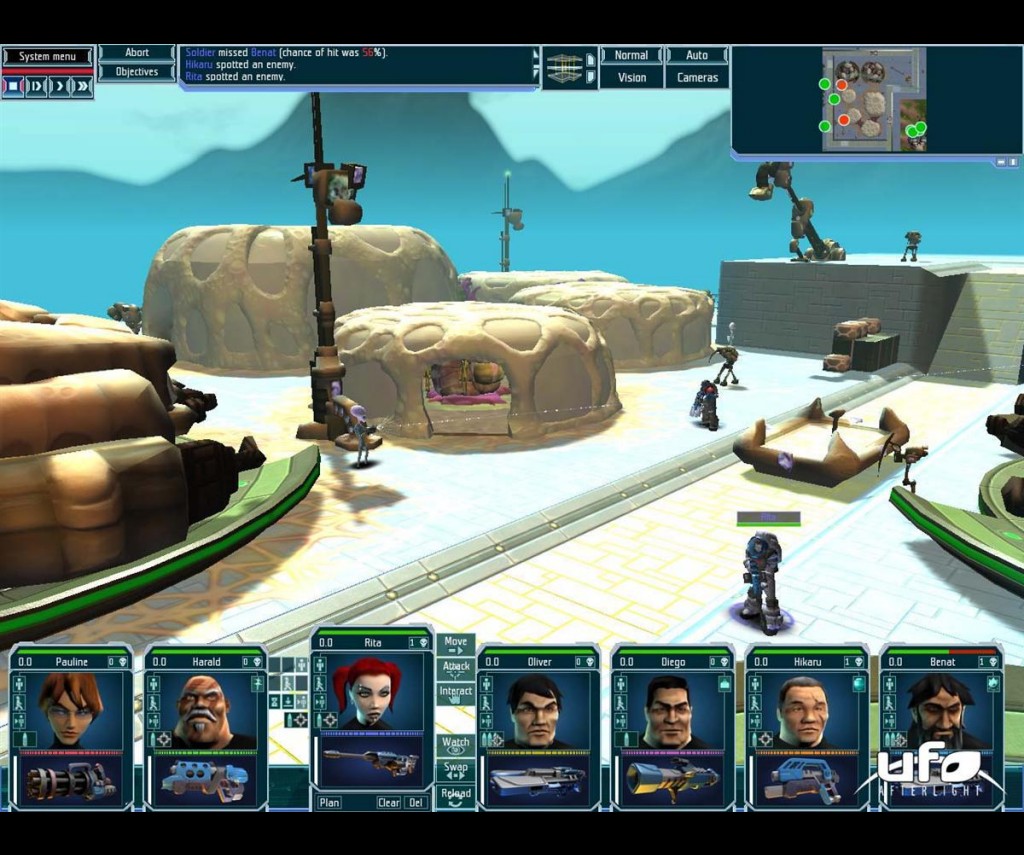Switch the Normal view mode button
Viewport: 1024px width, 855px height.
631,56
